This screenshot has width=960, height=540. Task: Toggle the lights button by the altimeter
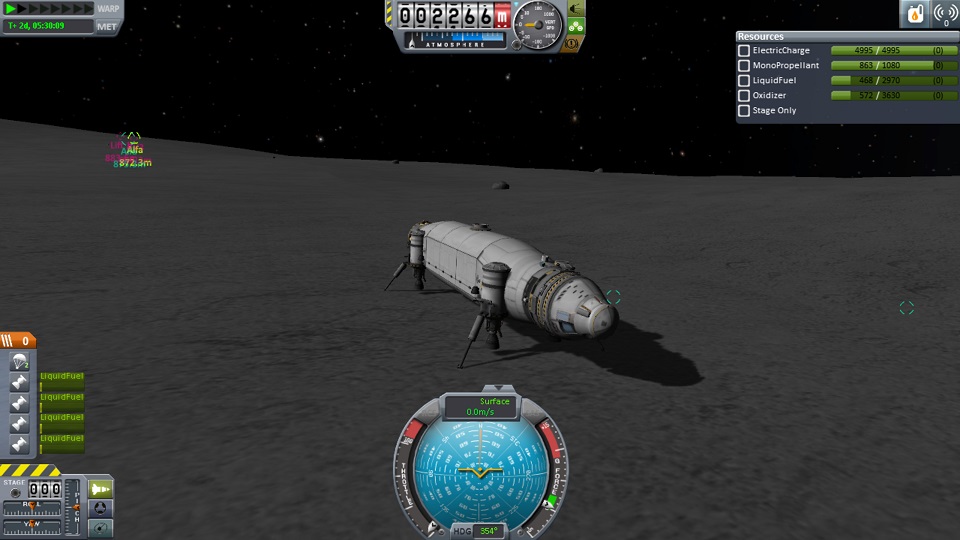(x=576, y=10)
